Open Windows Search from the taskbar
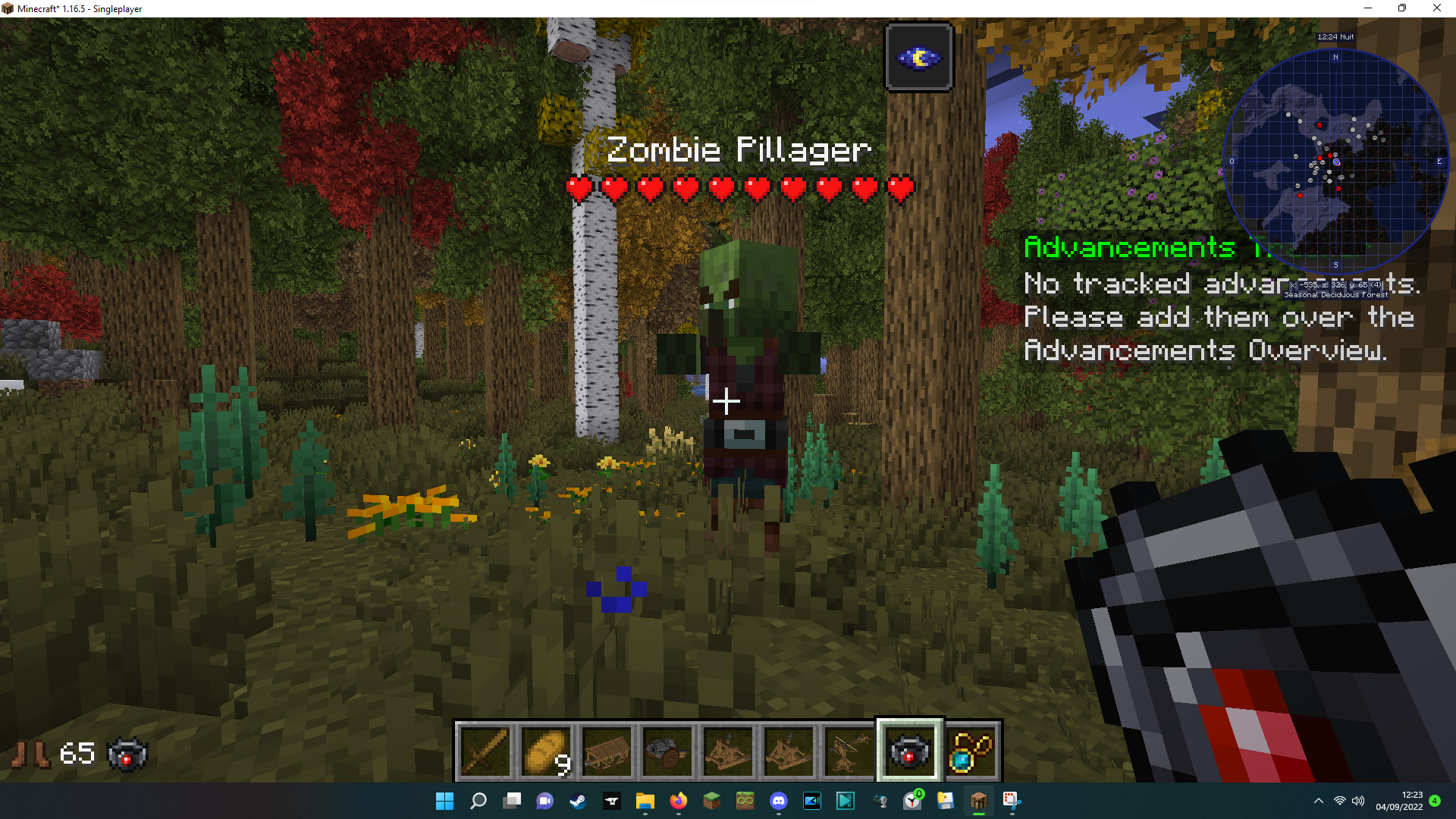 tap(478, 801)
